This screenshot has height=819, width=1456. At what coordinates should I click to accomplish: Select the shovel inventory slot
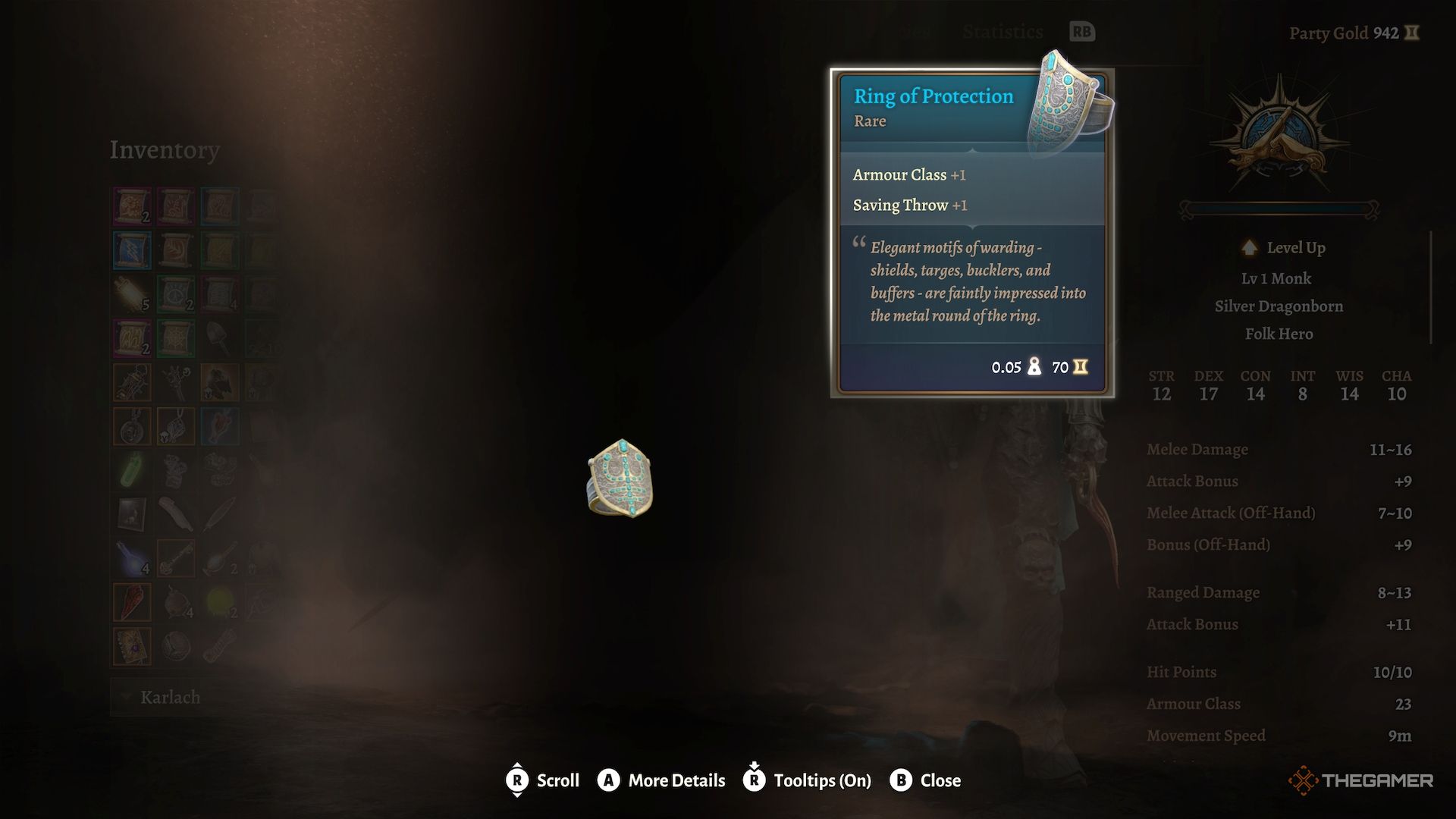click(220, 338)
